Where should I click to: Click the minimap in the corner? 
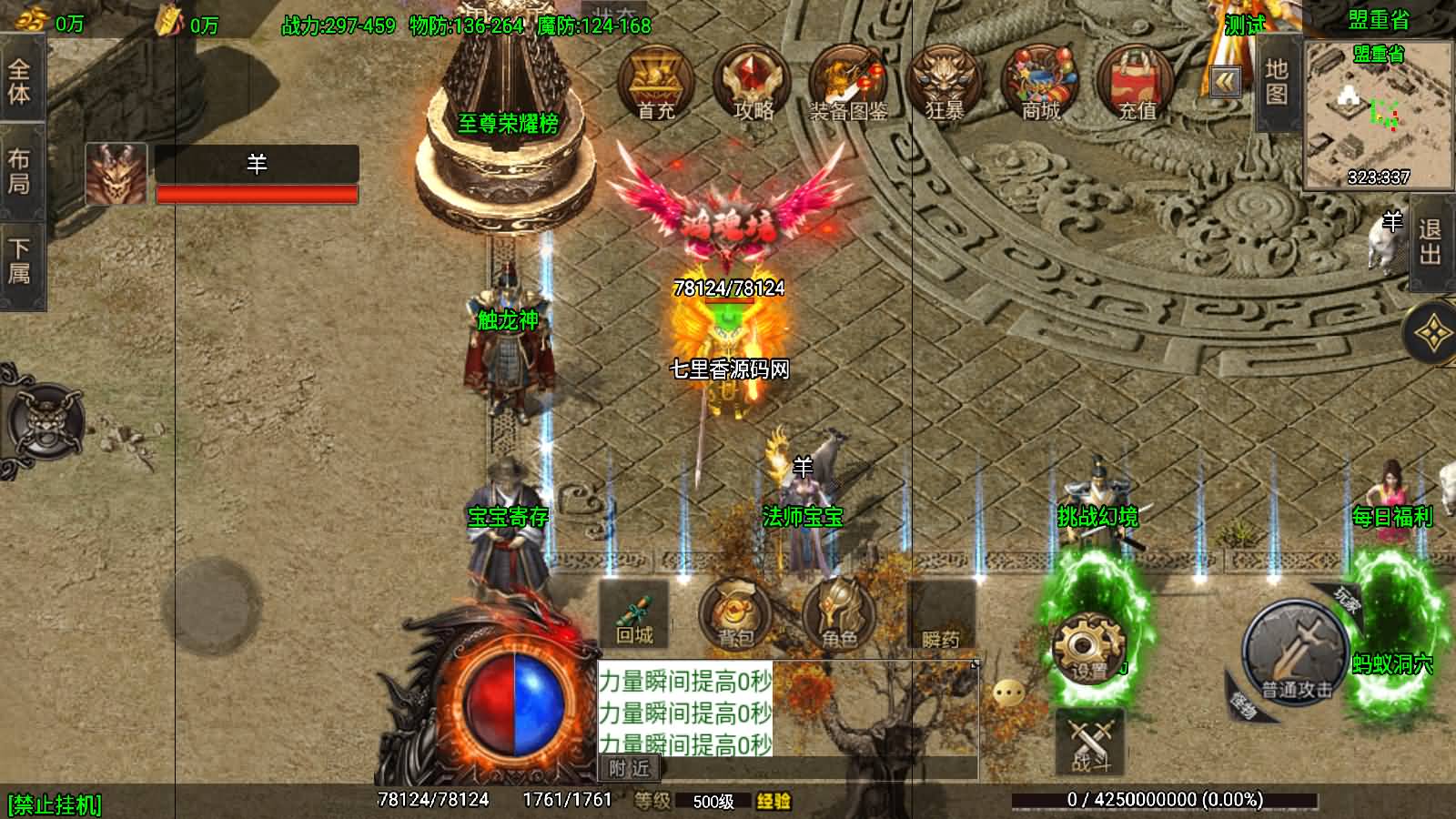tap(1378, 116)
